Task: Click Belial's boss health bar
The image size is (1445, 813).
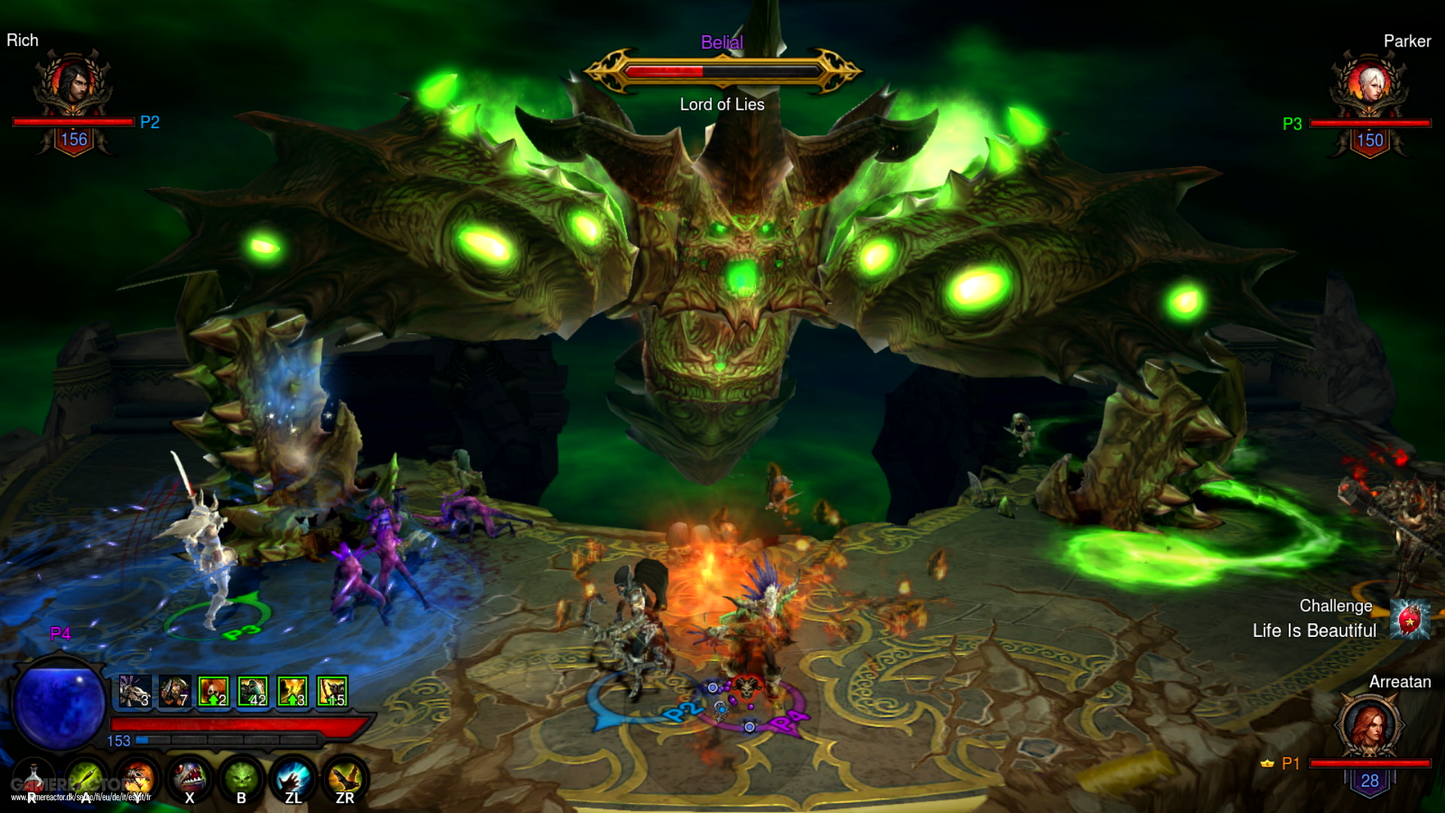Action: coord(722,68)
